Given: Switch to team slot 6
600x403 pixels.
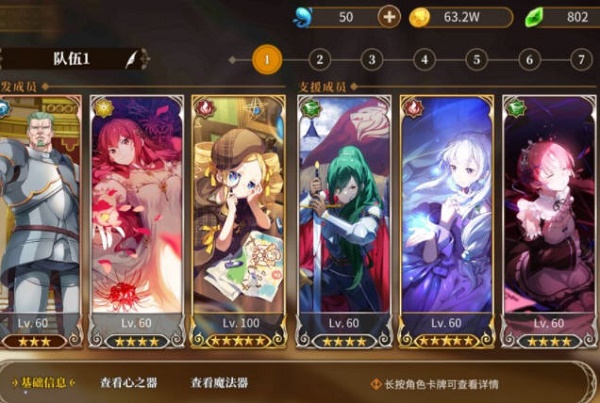Looking at the screenshot, I should [529, 60].
